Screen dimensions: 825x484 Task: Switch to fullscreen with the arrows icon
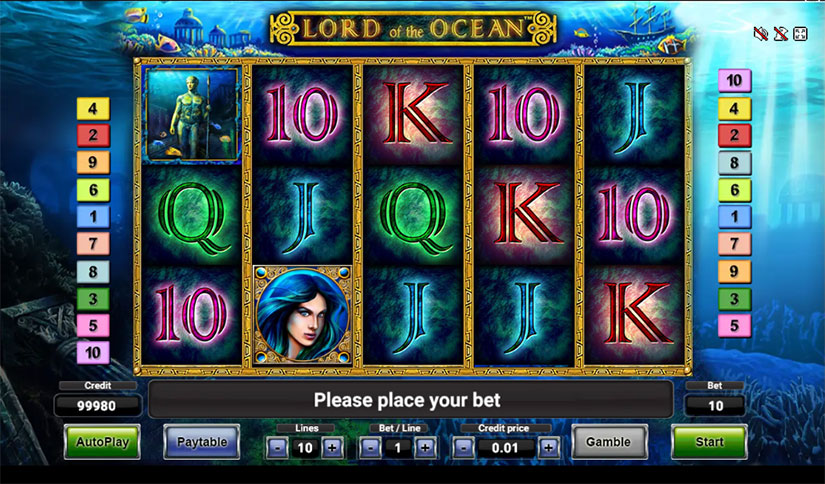coord(800,34)
